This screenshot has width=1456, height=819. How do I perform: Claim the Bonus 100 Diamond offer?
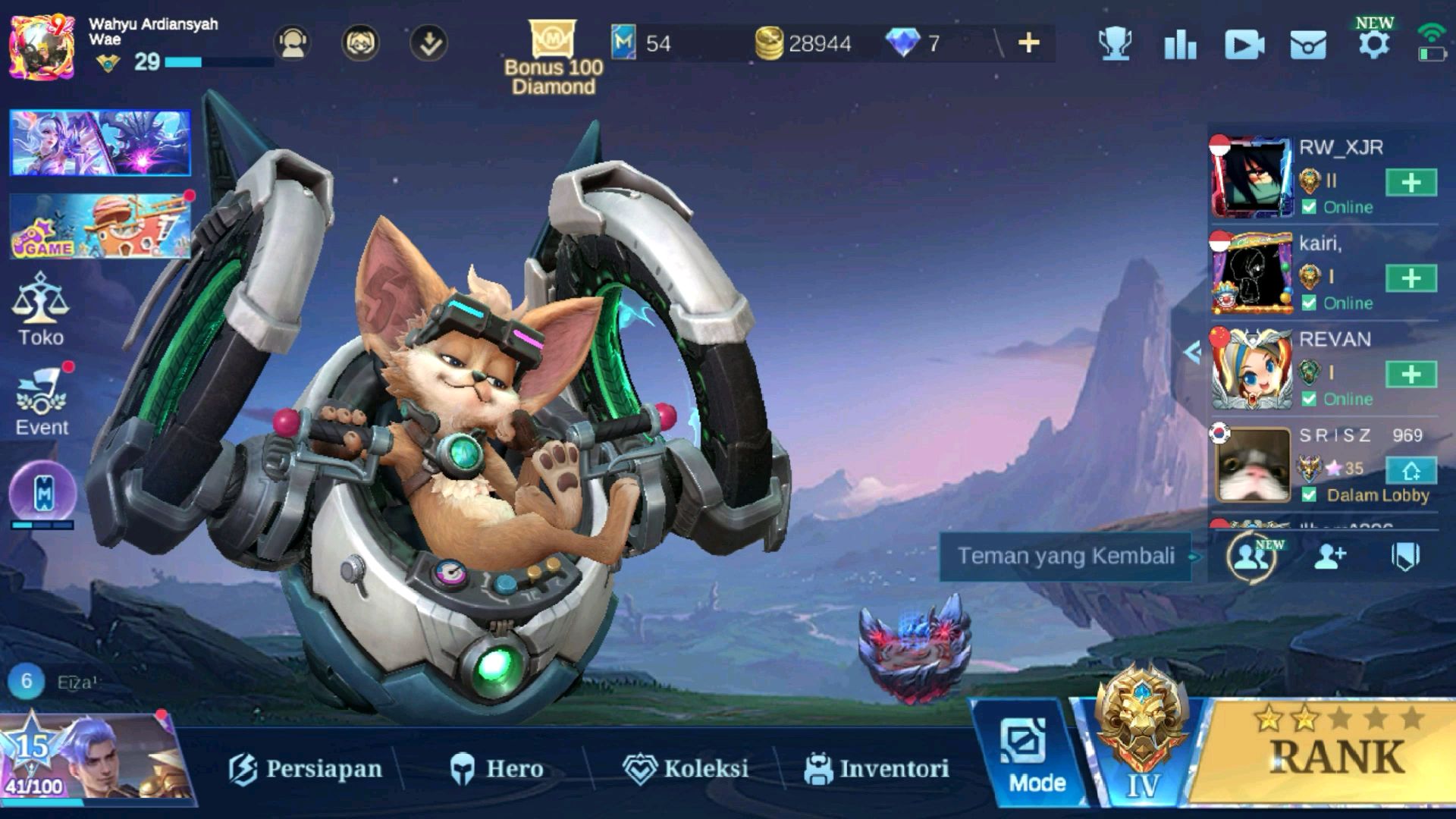click(553, 57)
